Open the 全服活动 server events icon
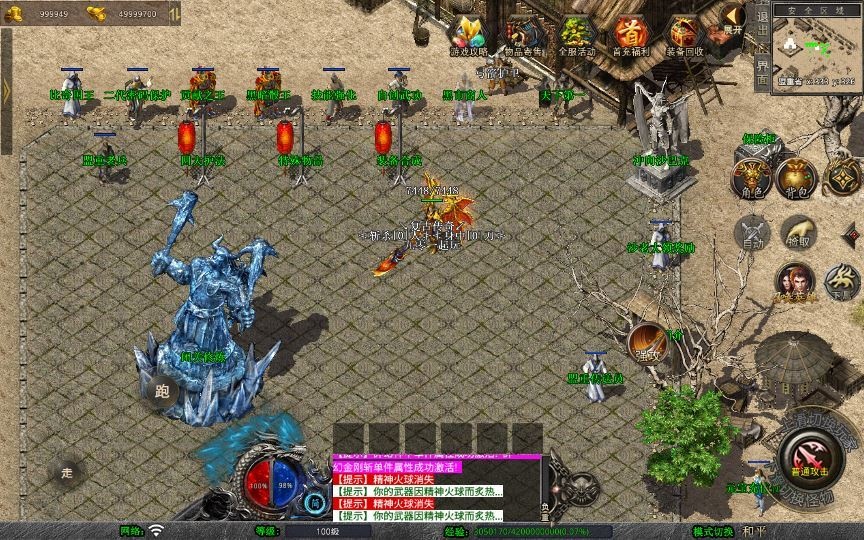The height and width of the screenshot is (540, 864). click(x=577, y=34)
